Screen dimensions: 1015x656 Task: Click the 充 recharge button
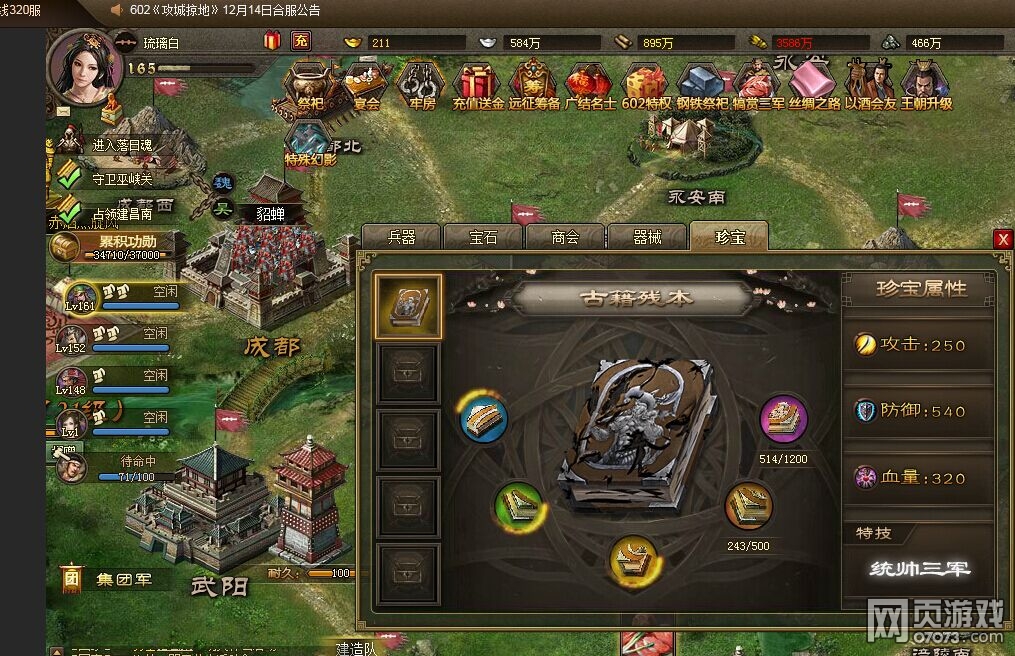300,41
